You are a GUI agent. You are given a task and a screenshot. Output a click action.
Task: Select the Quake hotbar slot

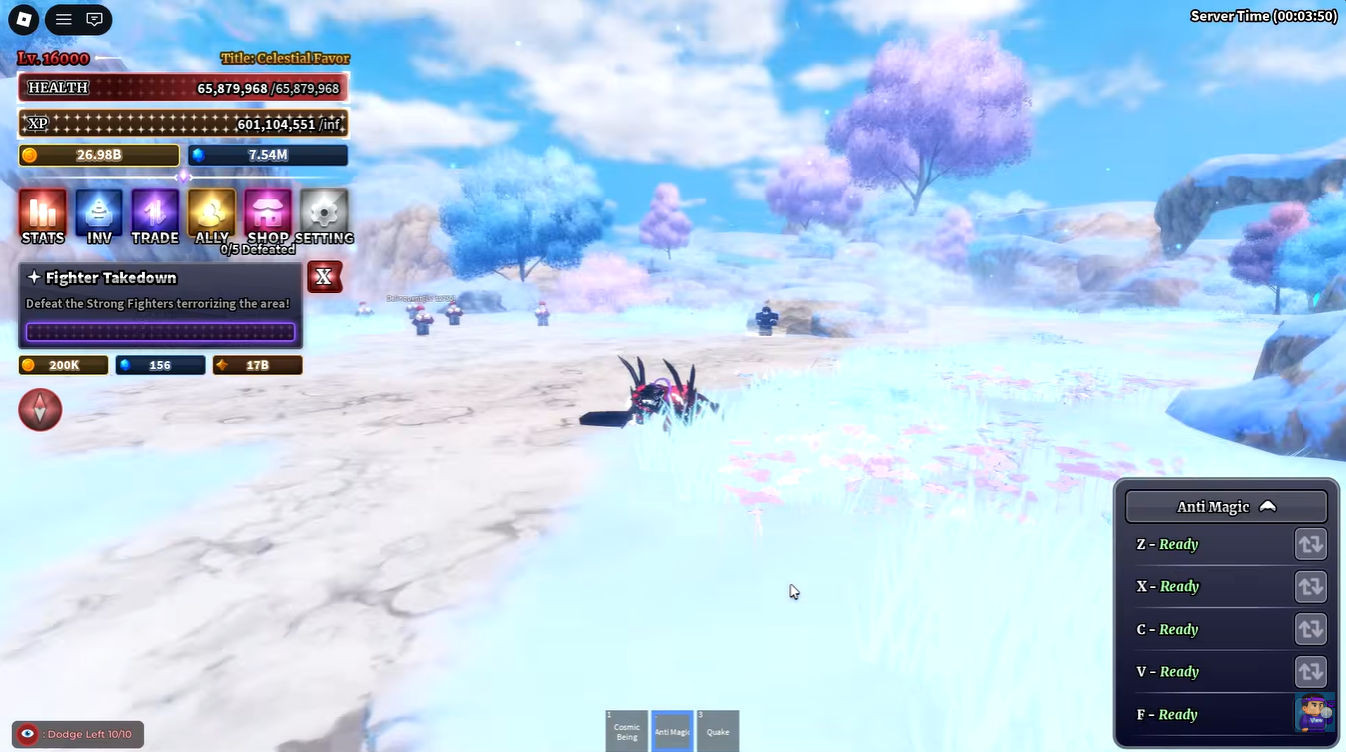pos(718,730)
